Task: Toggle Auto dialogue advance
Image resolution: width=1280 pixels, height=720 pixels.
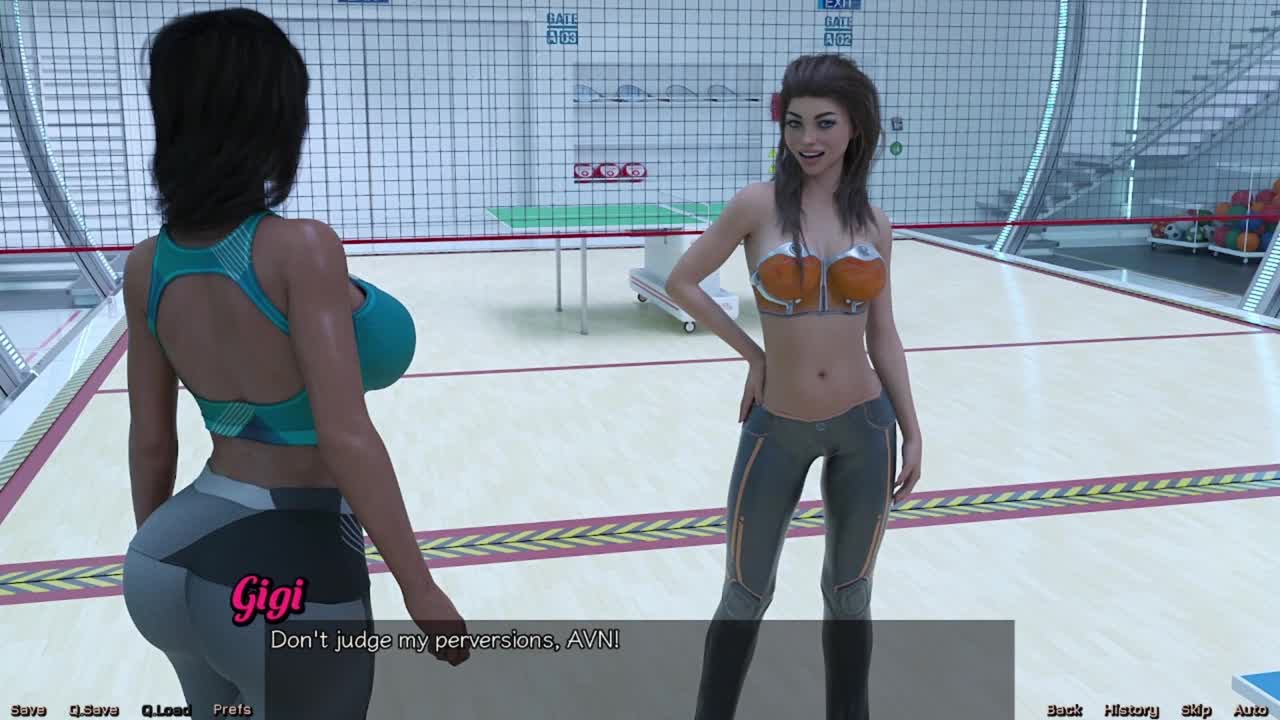Action: pos(1250,710)
